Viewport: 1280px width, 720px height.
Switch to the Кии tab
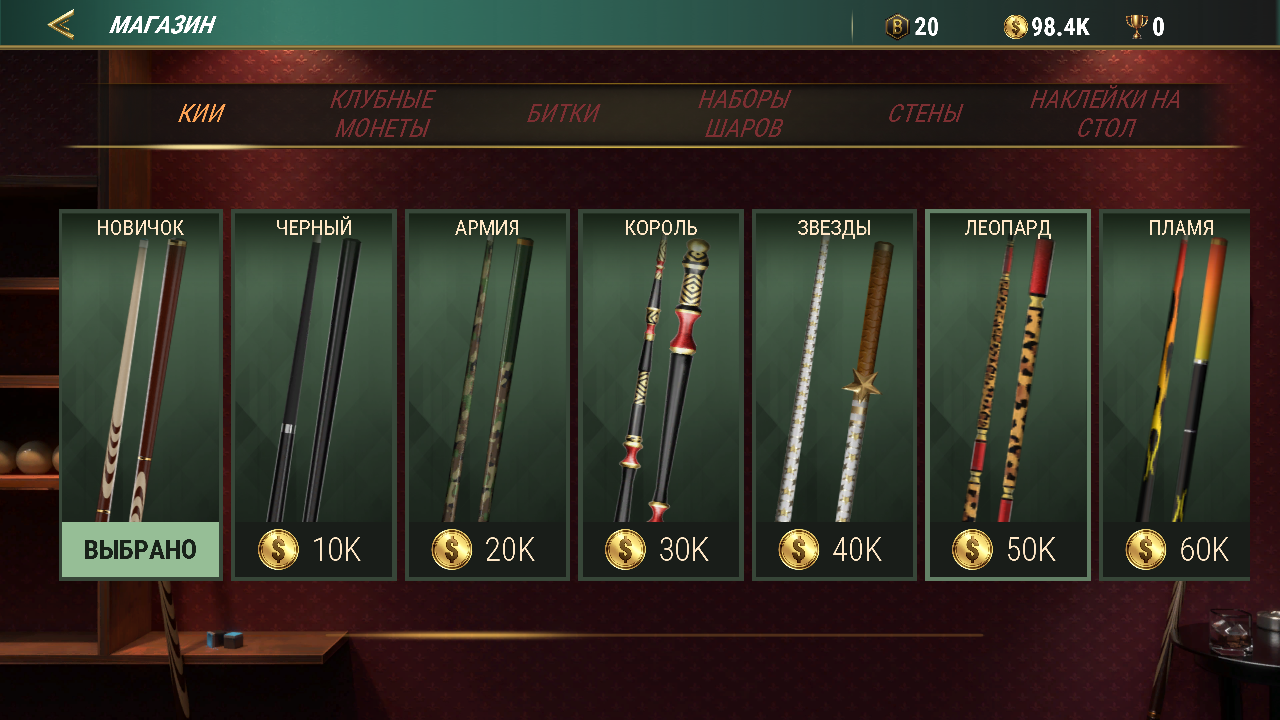pos(201,114)
